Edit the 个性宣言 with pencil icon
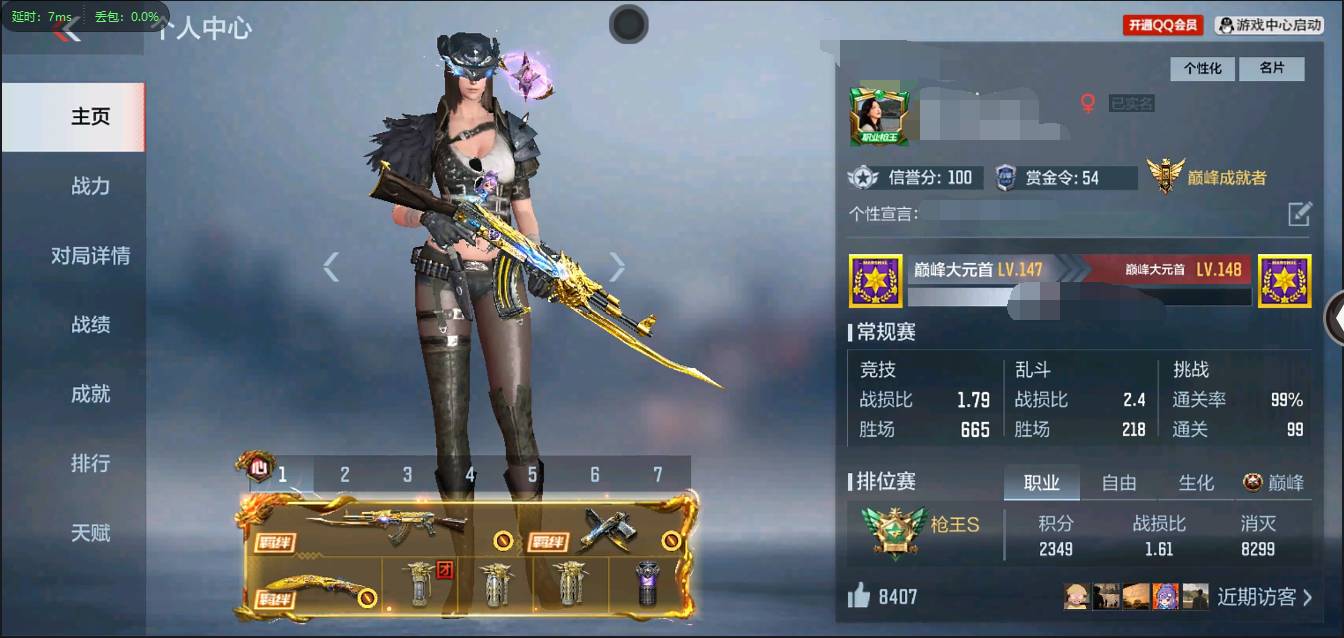 (1298, 213)
